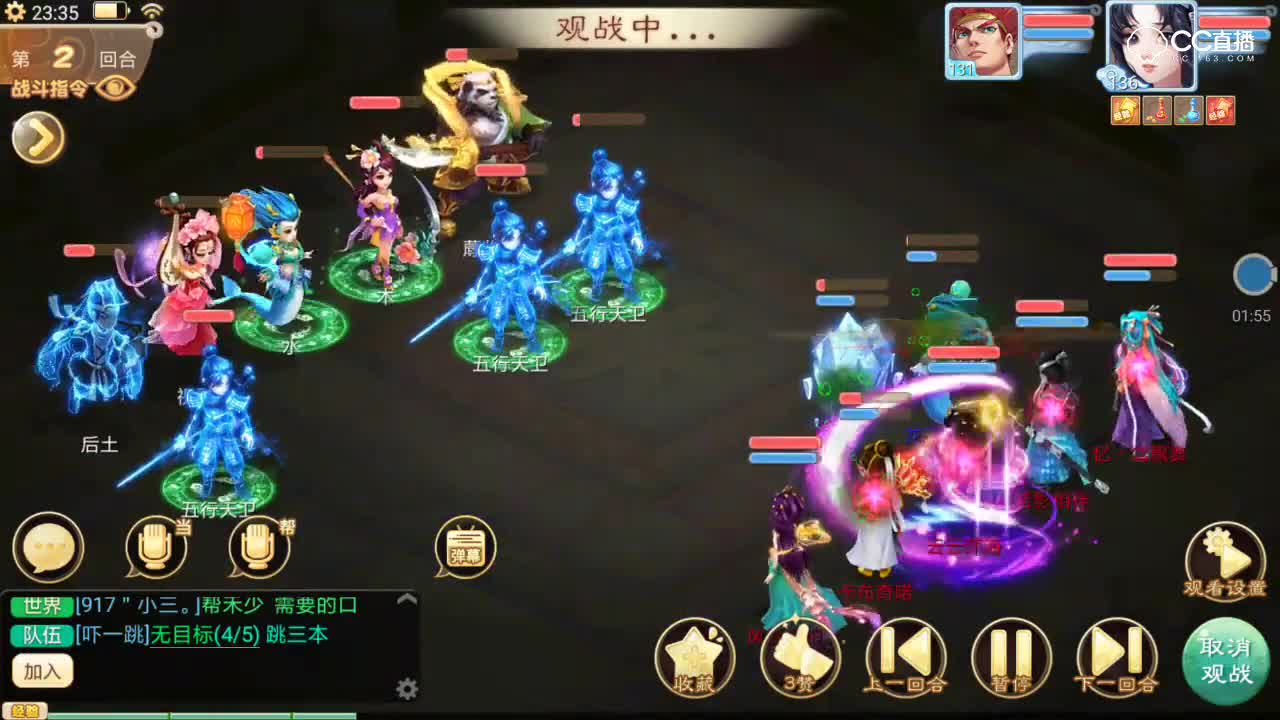The image size is (1280, 720).
Task: Use the red potion item icon
Action: pyautogui.click(x=1157, y=110)
